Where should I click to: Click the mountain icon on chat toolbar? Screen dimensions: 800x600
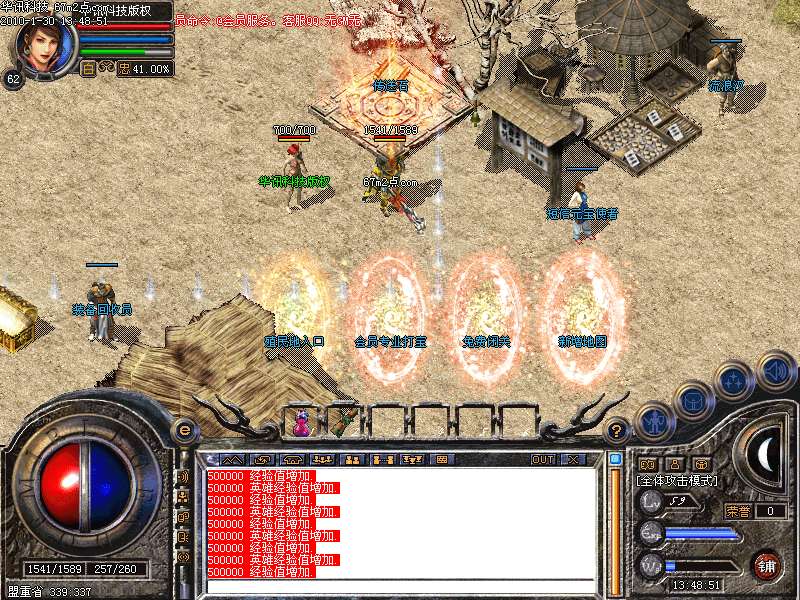232,460
